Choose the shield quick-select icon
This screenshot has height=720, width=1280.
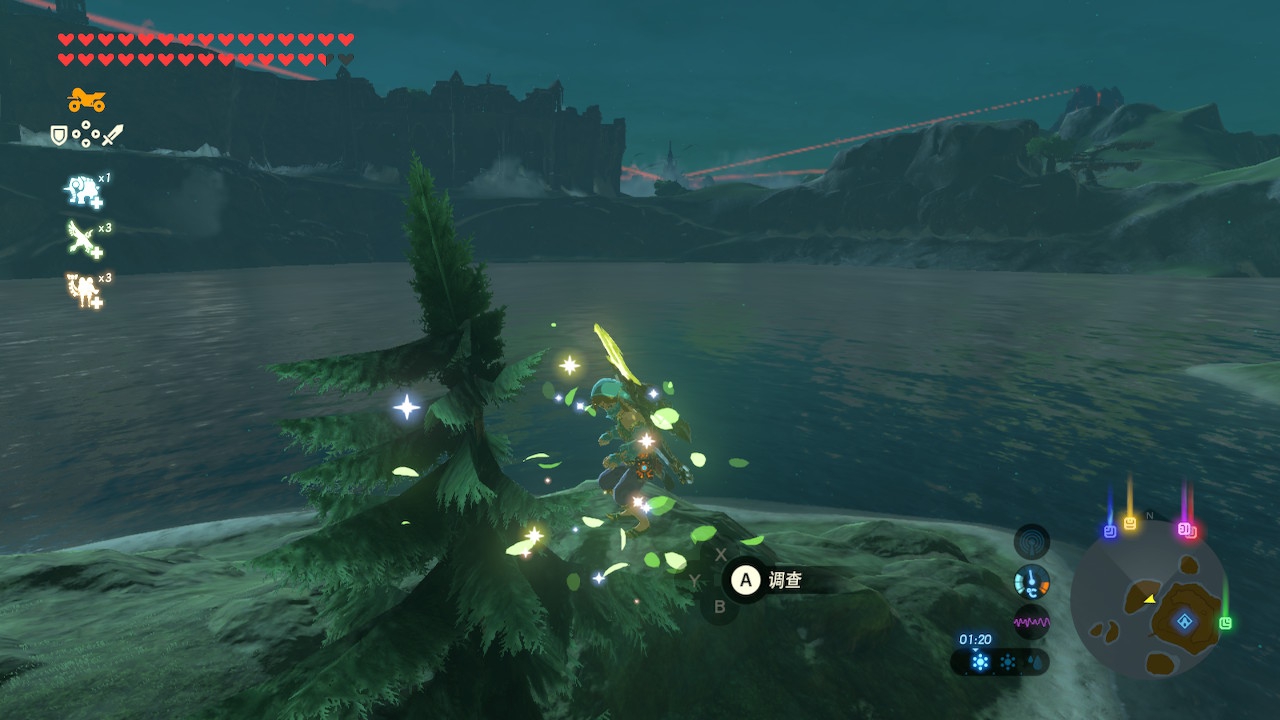tap(59, 134)
